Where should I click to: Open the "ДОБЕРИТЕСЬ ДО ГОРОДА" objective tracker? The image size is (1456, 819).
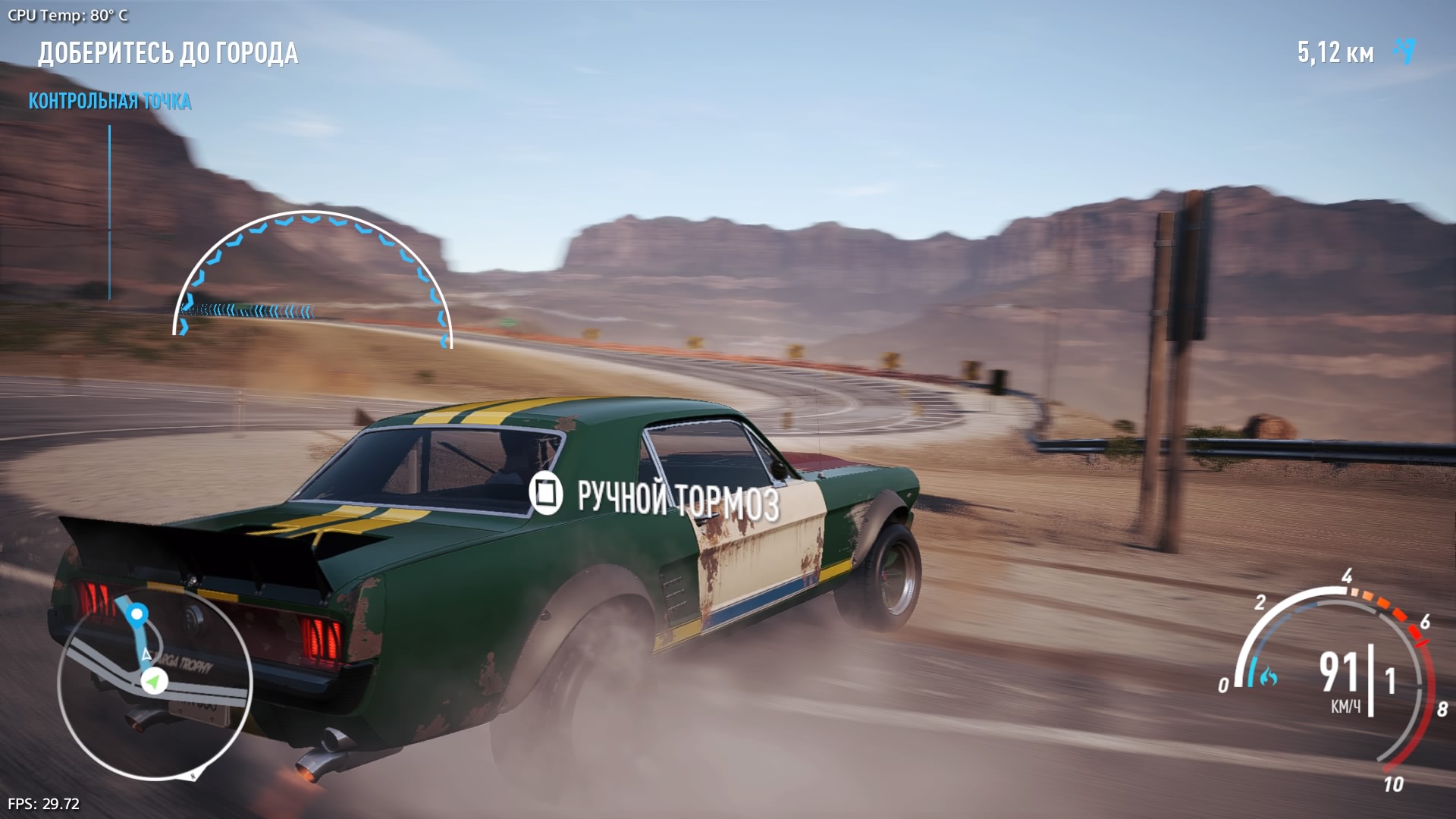tap(168, 53)
